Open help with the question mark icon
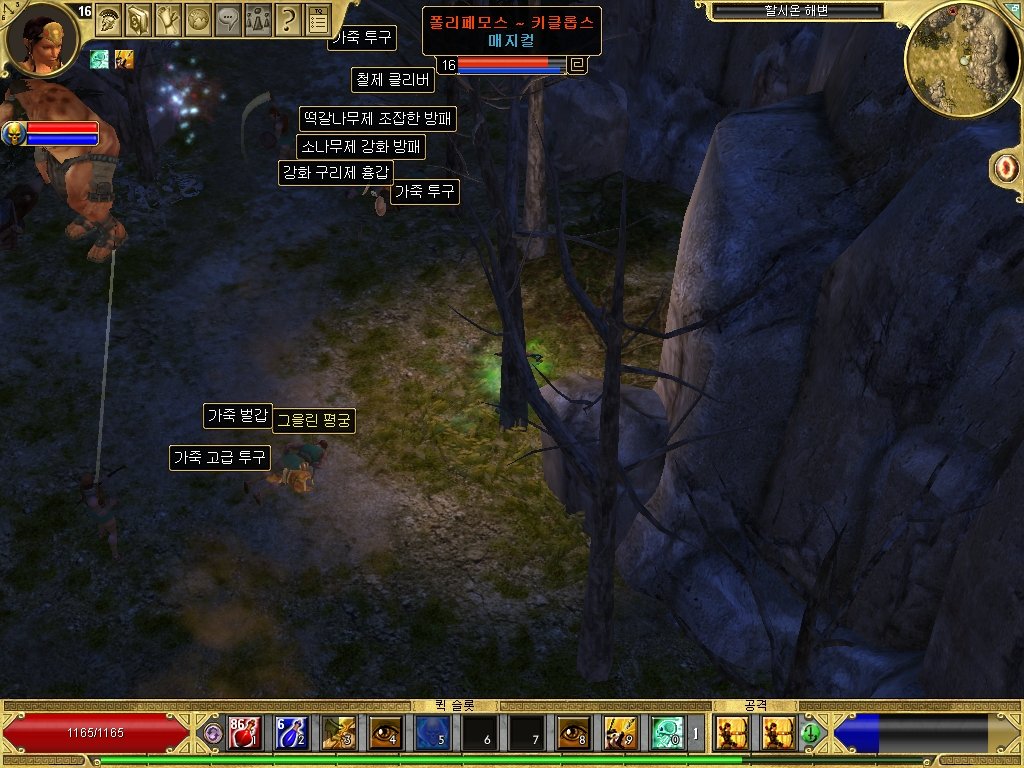The width and height of the screenshot is (1024, 768). click(x=288, y=17)
